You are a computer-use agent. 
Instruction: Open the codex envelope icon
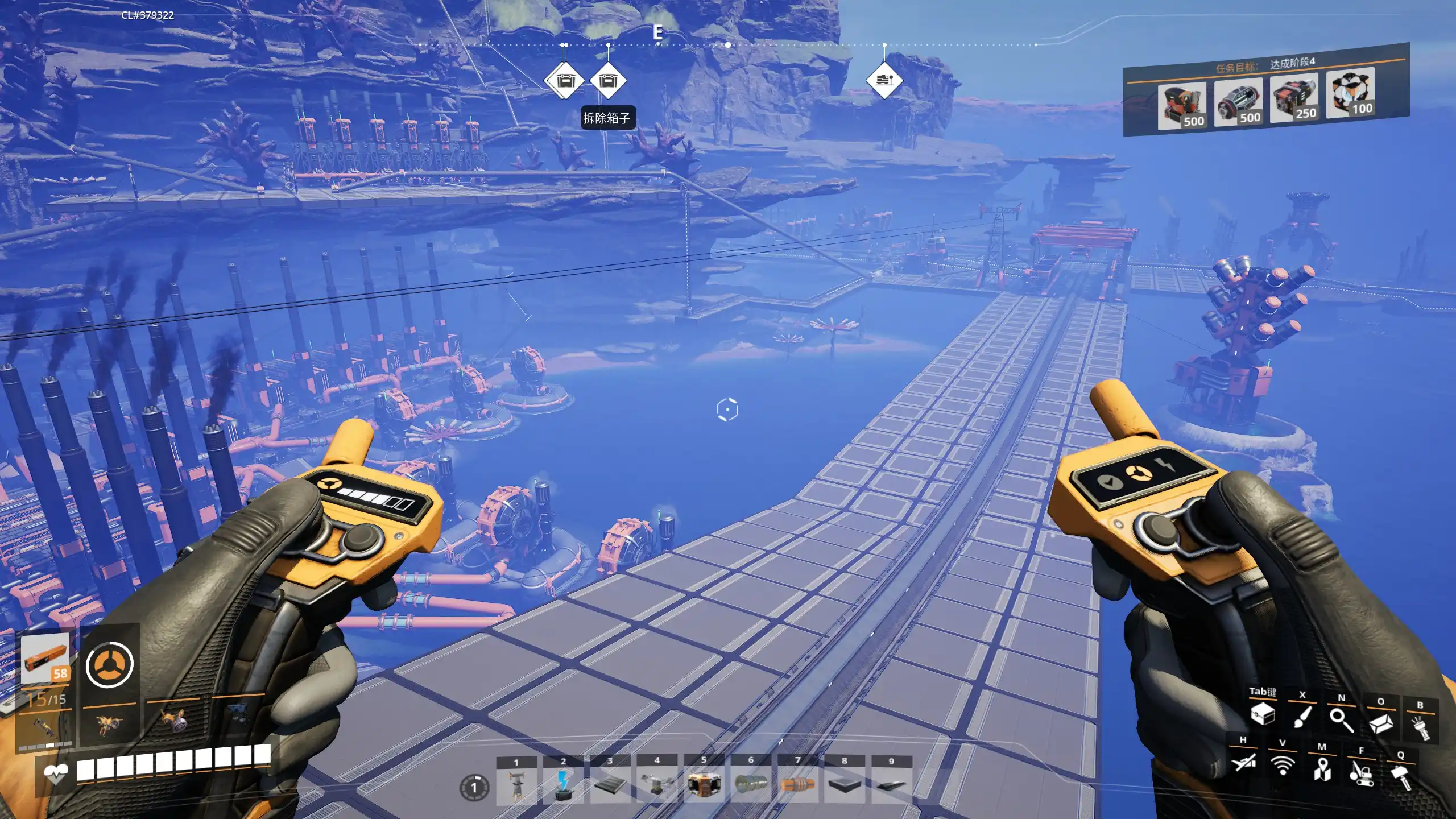point(1380,723)
